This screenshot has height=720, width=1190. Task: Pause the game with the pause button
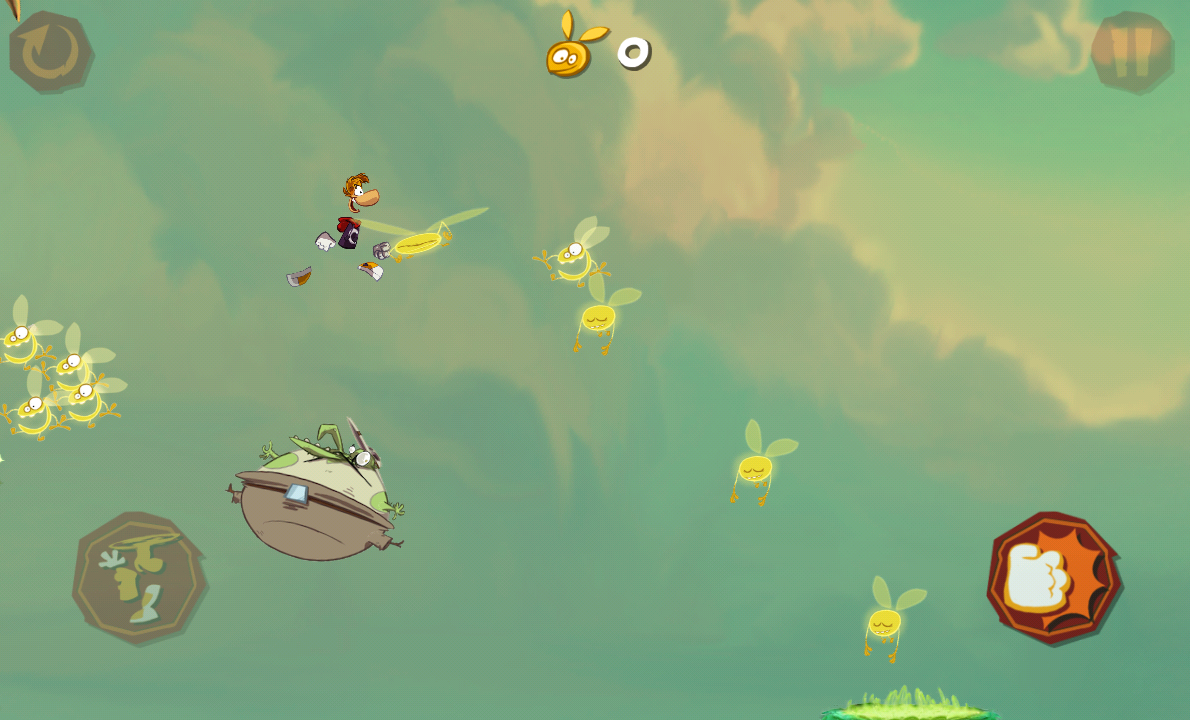pos(1131,52)
